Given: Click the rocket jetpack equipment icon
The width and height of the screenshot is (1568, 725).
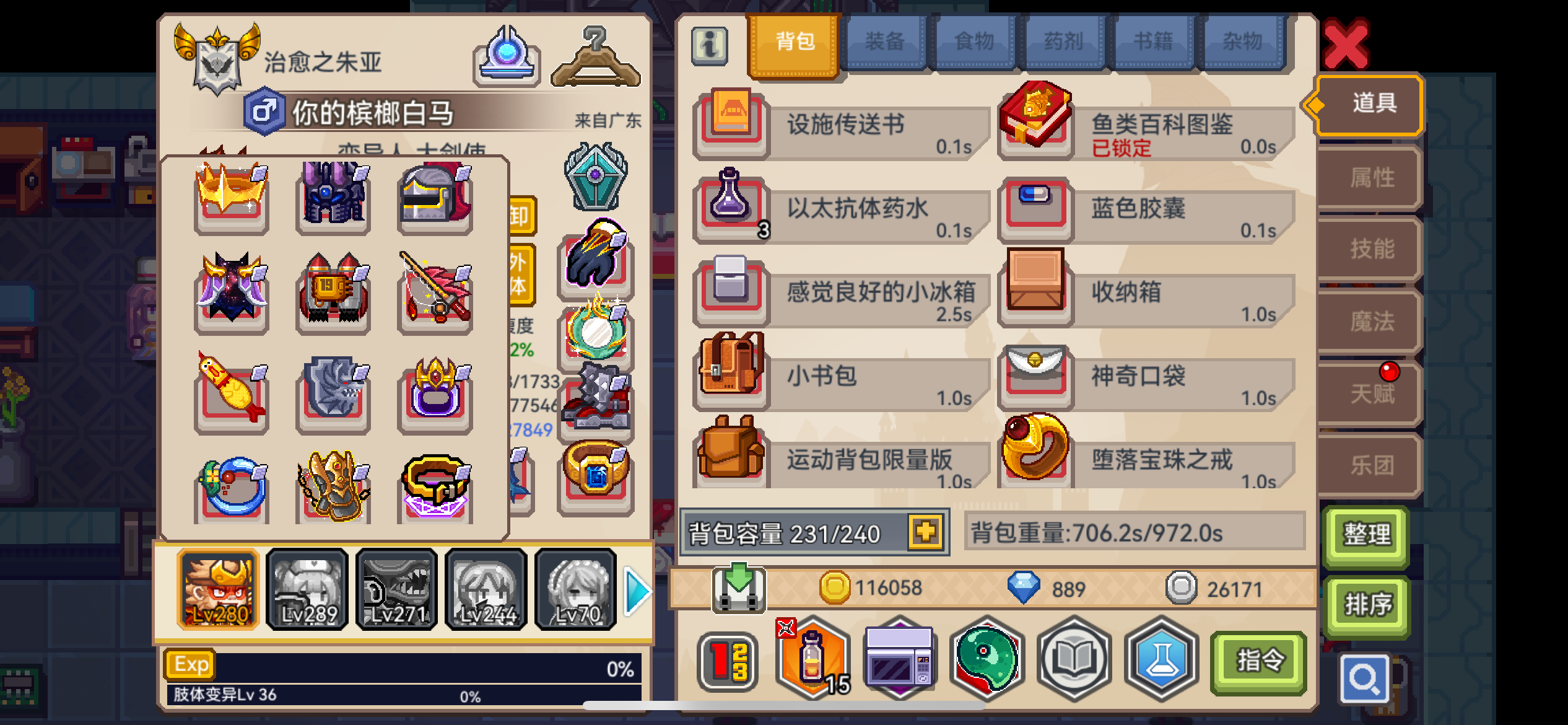Looking at the screenshot, I should pyautogui.click(x=333, y=291).
